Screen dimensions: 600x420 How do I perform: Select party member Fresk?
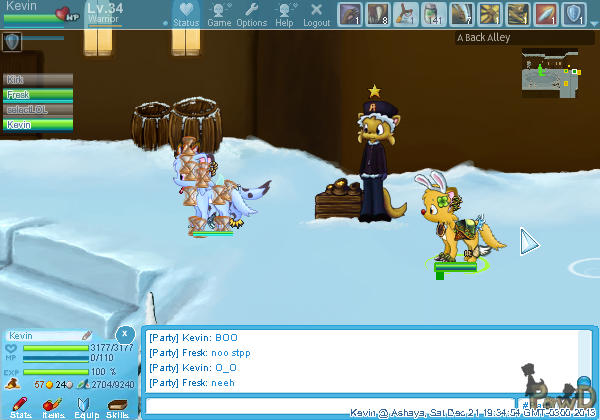click(38, 94)
